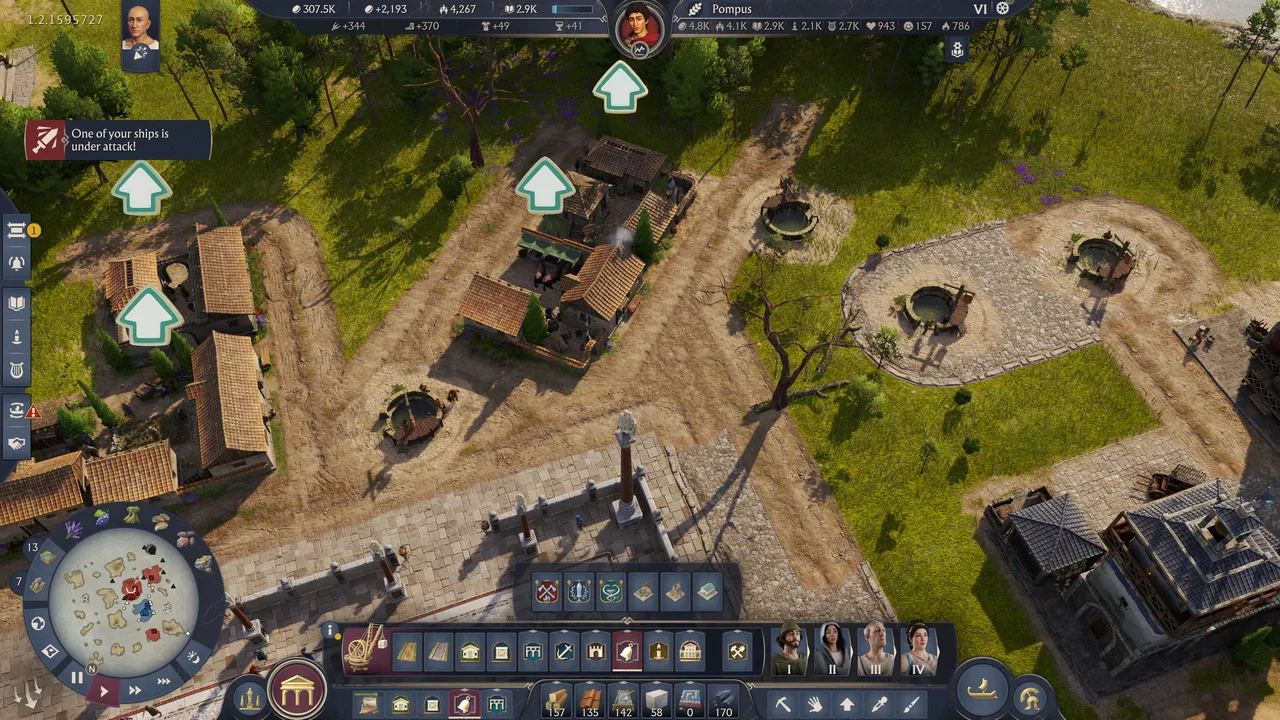Activate the pickaxe demolish tool

click(x=783, y=704)
